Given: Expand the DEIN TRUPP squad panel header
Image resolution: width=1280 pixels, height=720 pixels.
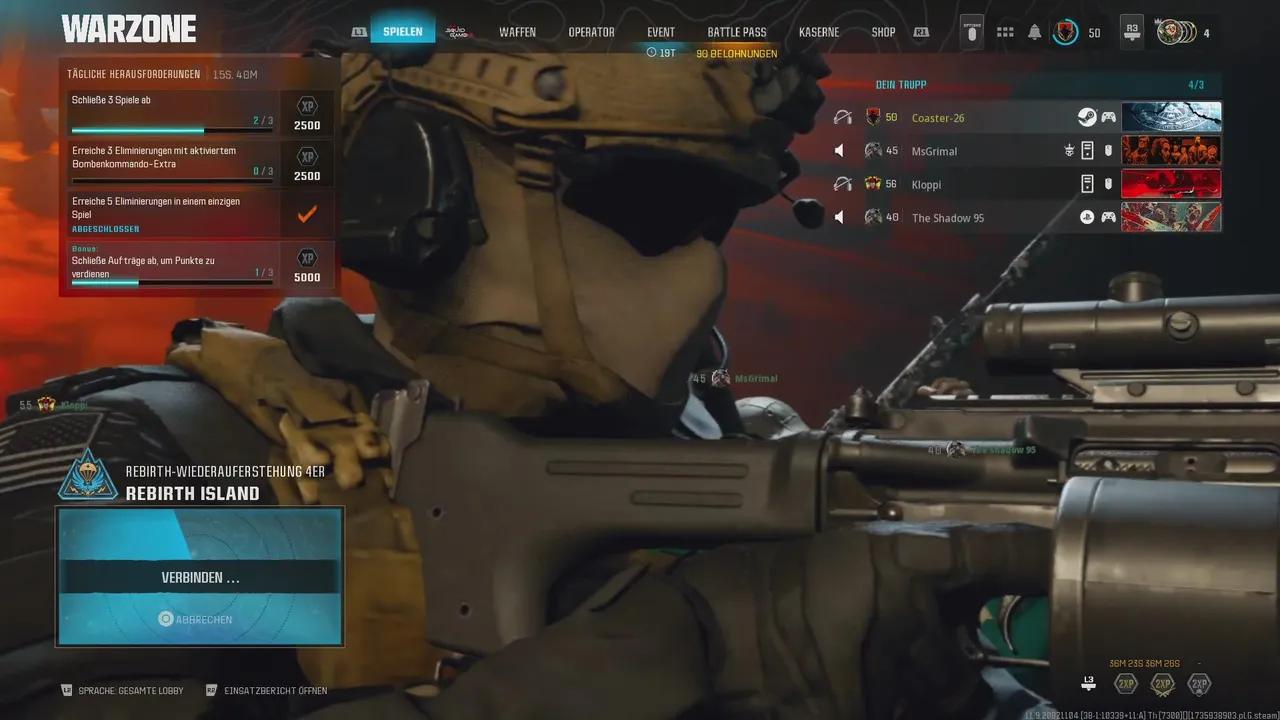Looking at the screenshot, I should [900, 85].
